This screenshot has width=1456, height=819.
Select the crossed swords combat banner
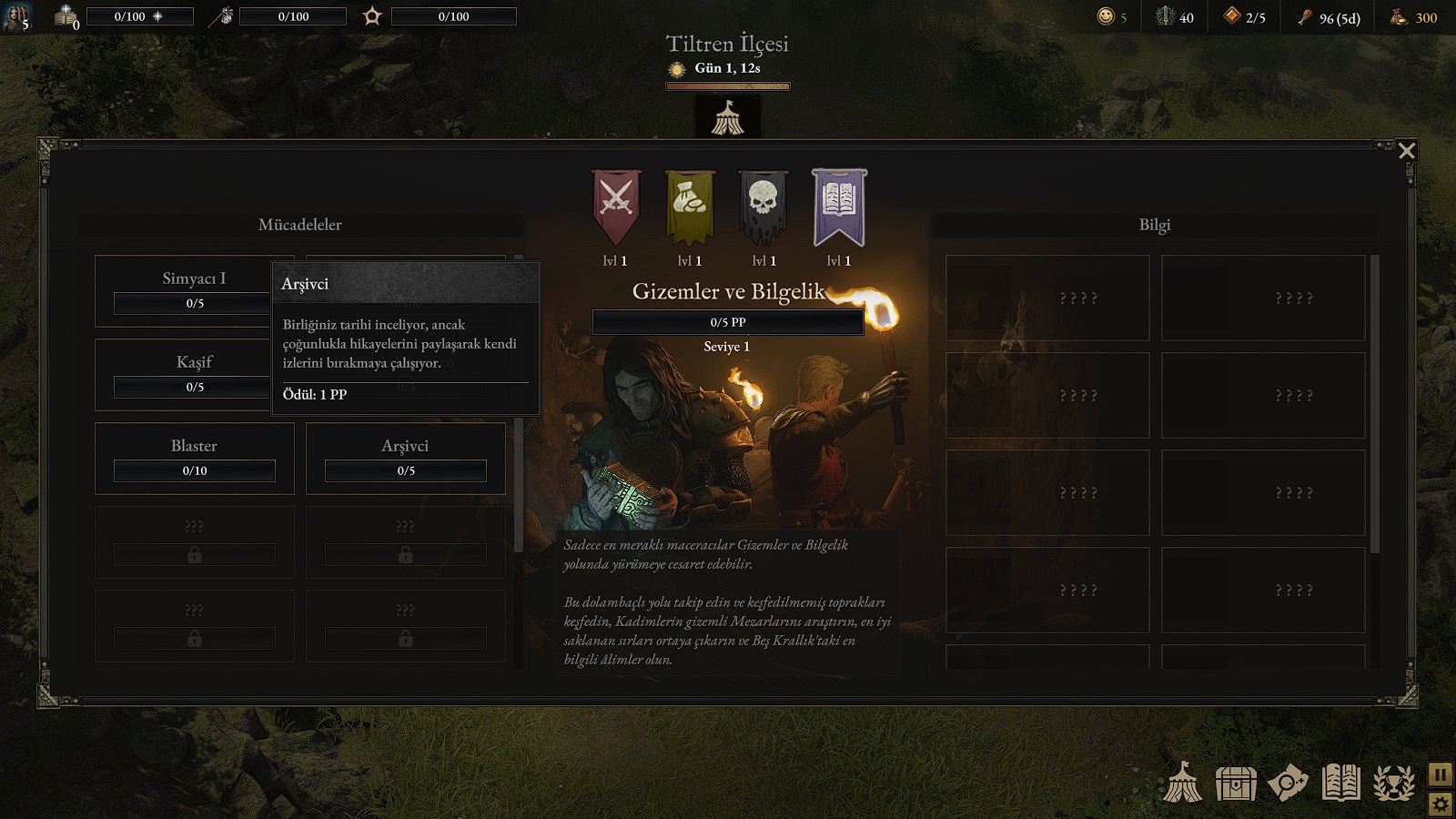[616, 206]
